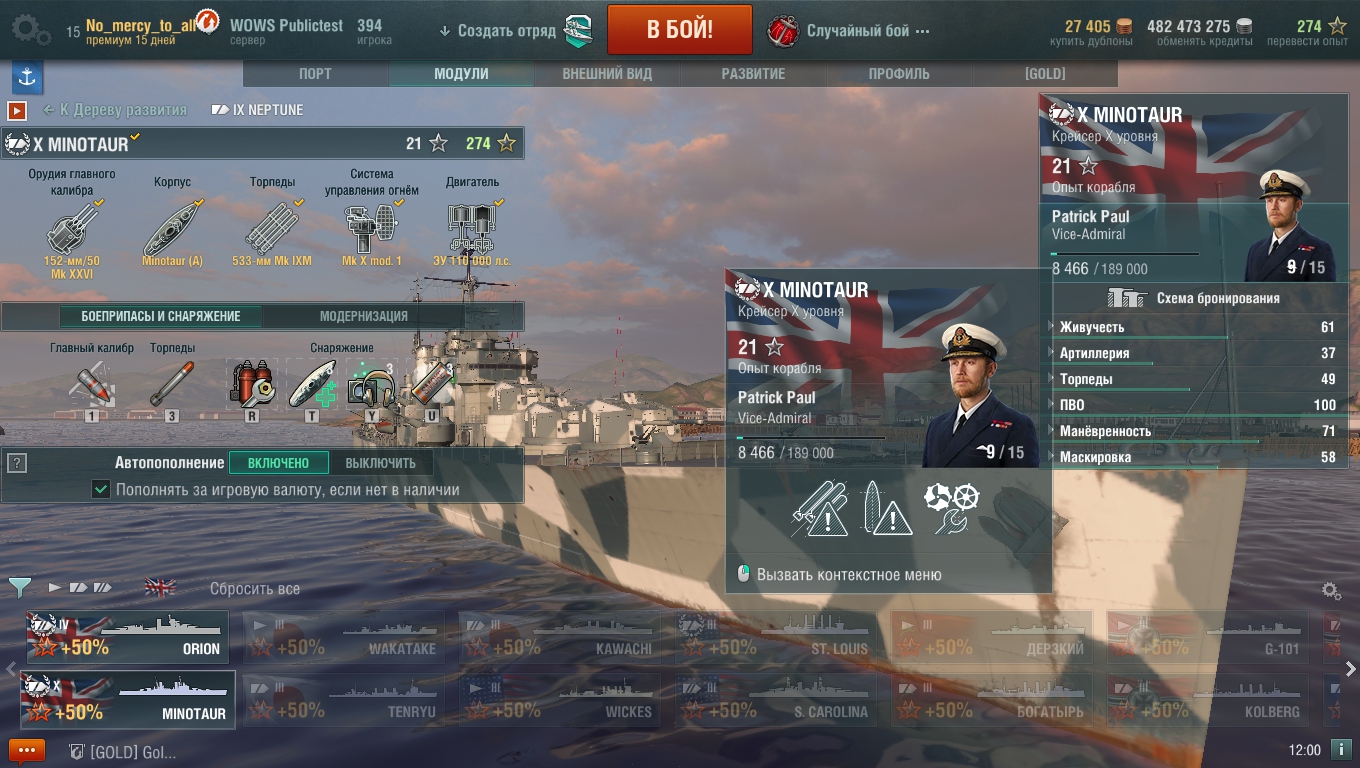
Task: Switch to the ПОРТ tab
Action: point(315,74)
